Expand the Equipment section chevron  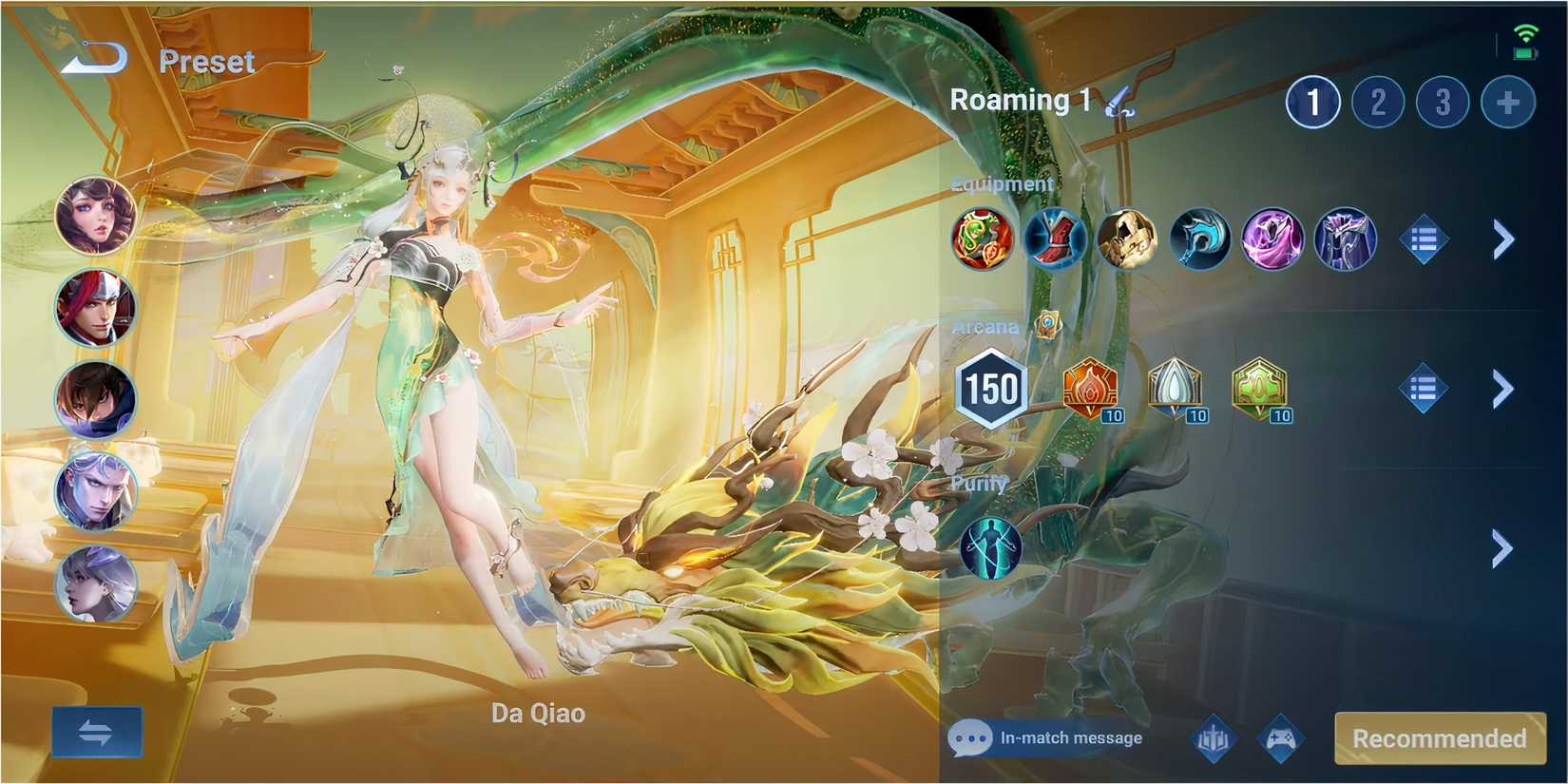click(1502, 239)
